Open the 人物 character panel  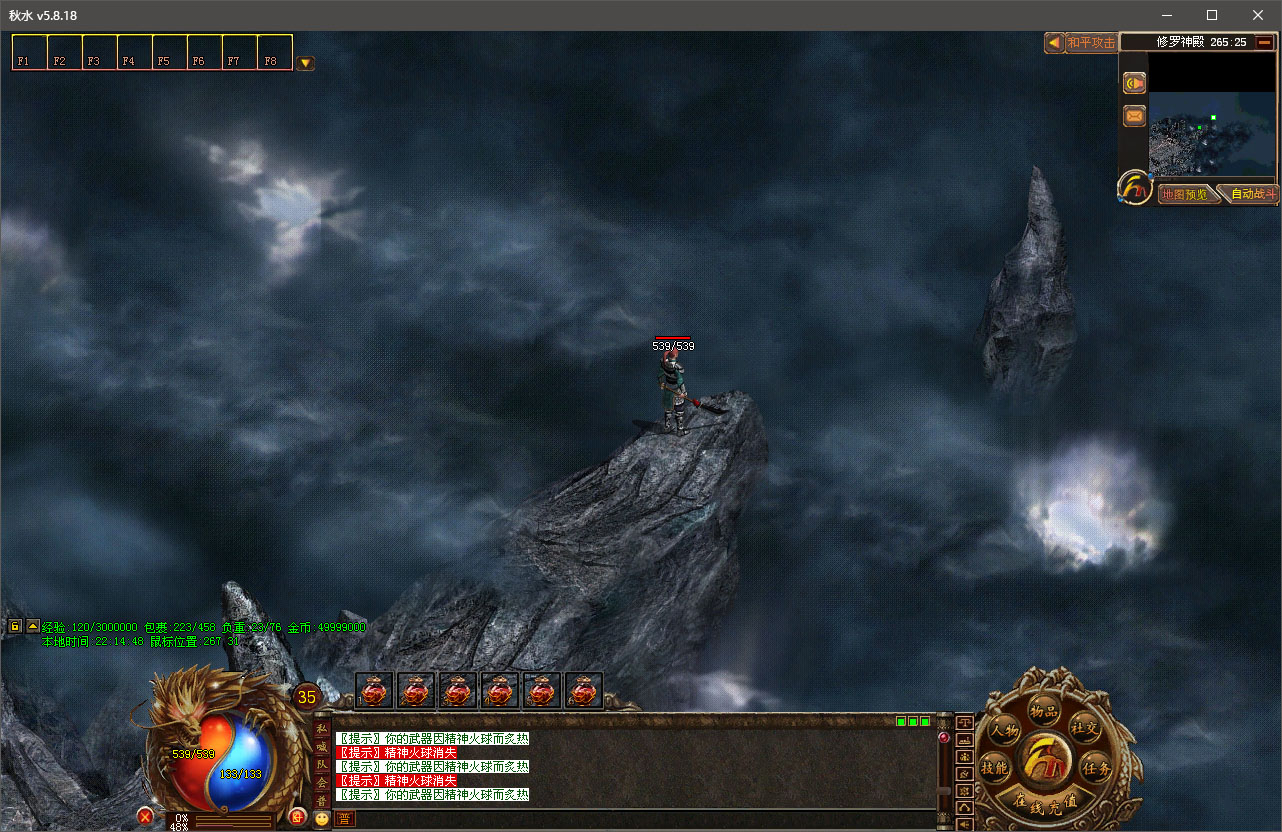[x=1005, y=731]
